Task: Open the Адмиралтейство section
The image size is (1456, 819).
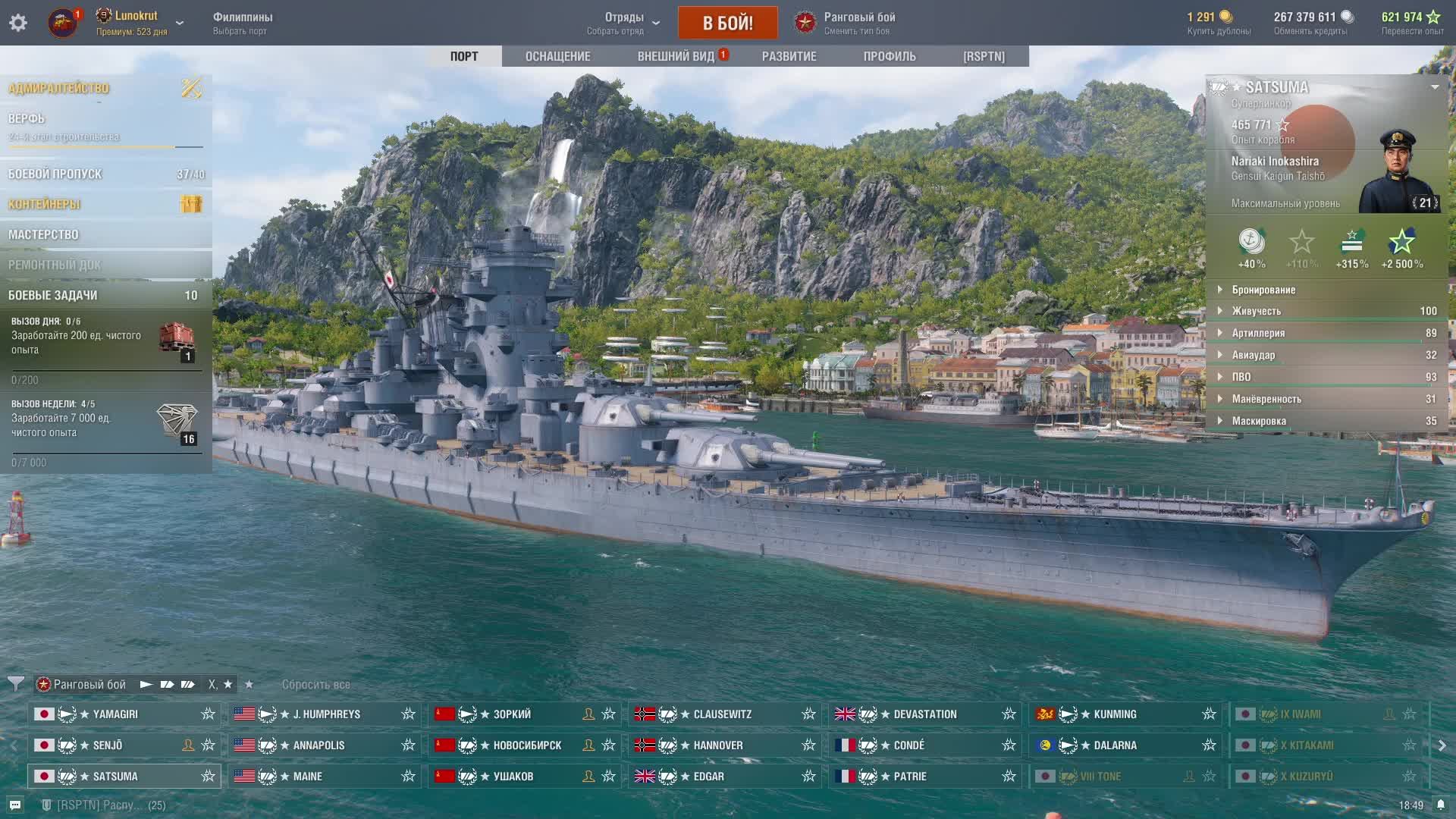Action: point(59,88)
